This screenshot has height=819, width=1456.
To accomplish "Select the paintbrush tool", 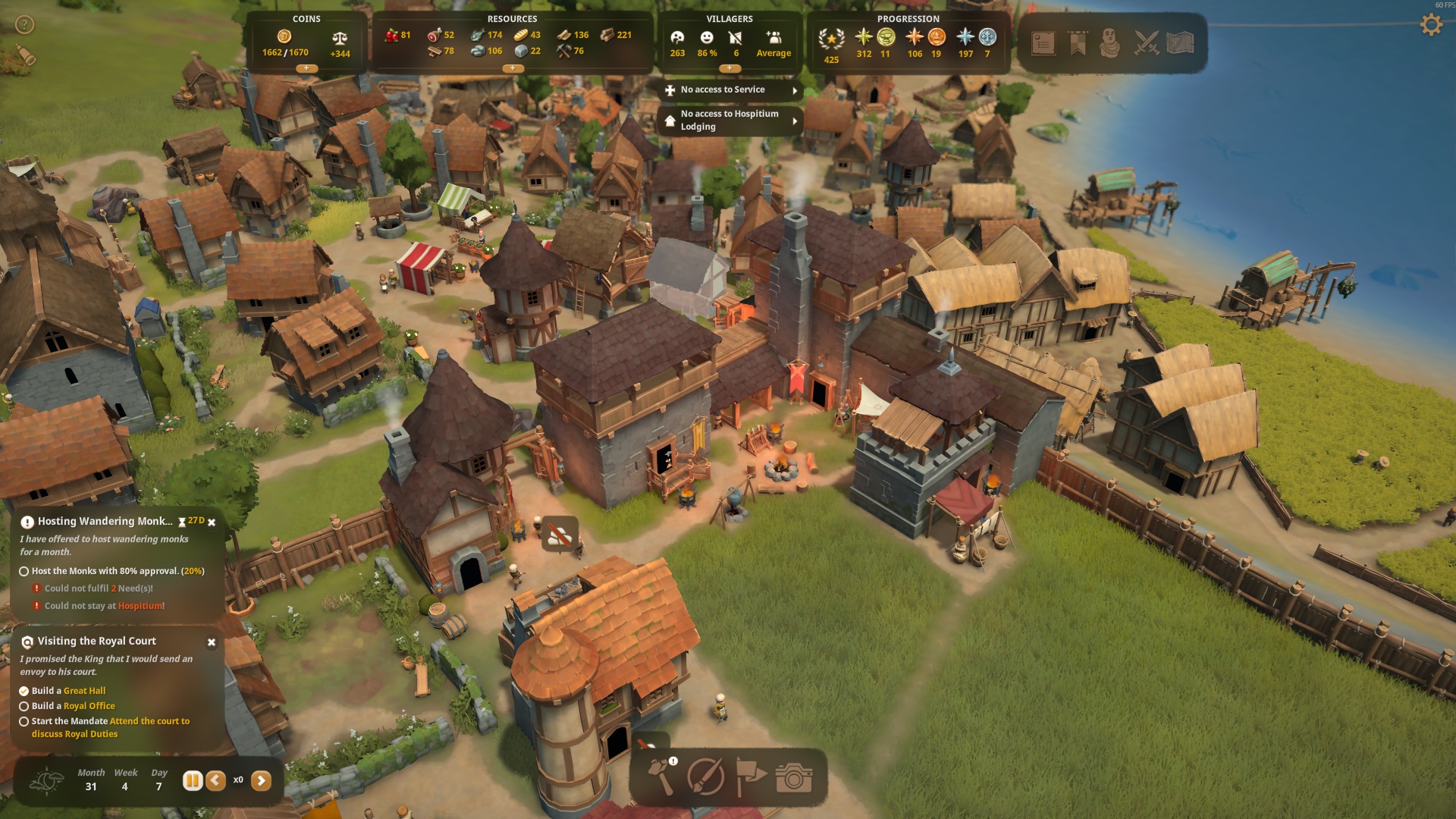I will 705,777.
